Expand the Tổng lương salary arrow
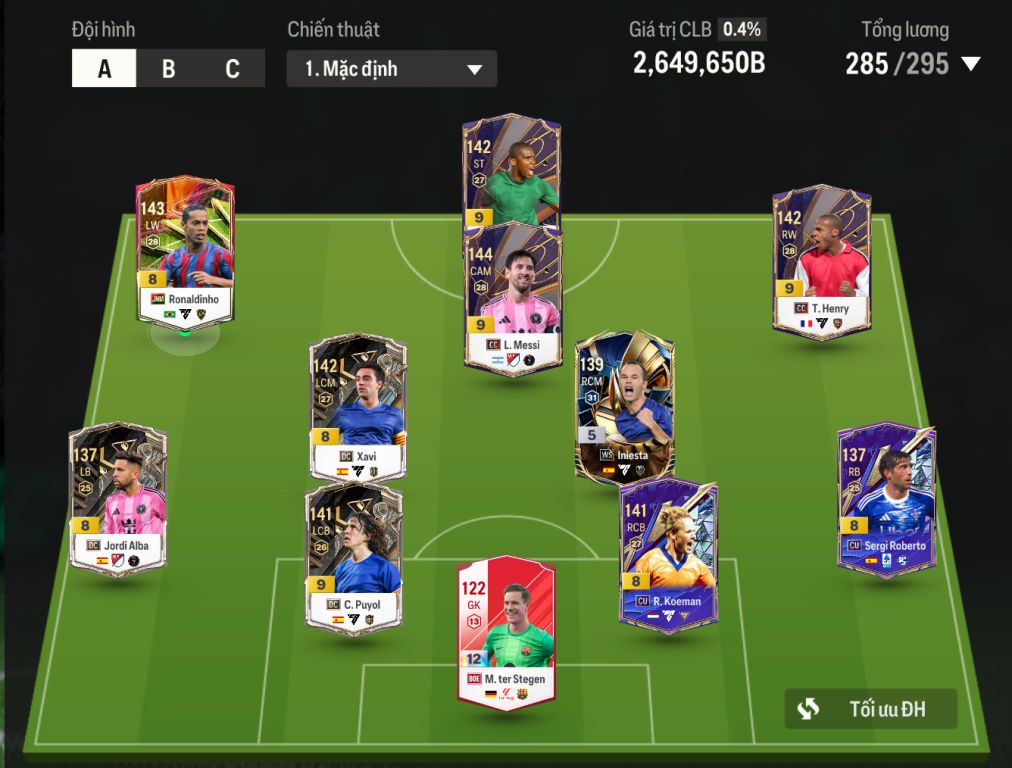This screenshot has height=768, width=1012. [970, 65]
